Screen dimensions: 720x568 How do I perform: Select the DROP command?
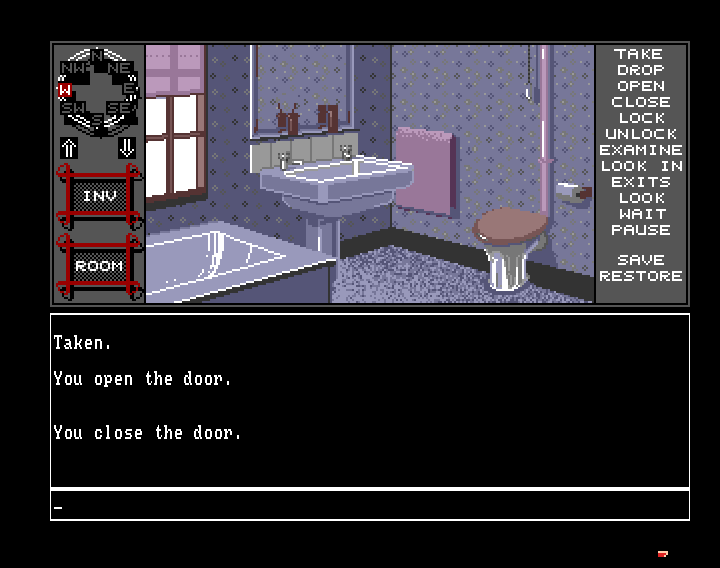640,70
